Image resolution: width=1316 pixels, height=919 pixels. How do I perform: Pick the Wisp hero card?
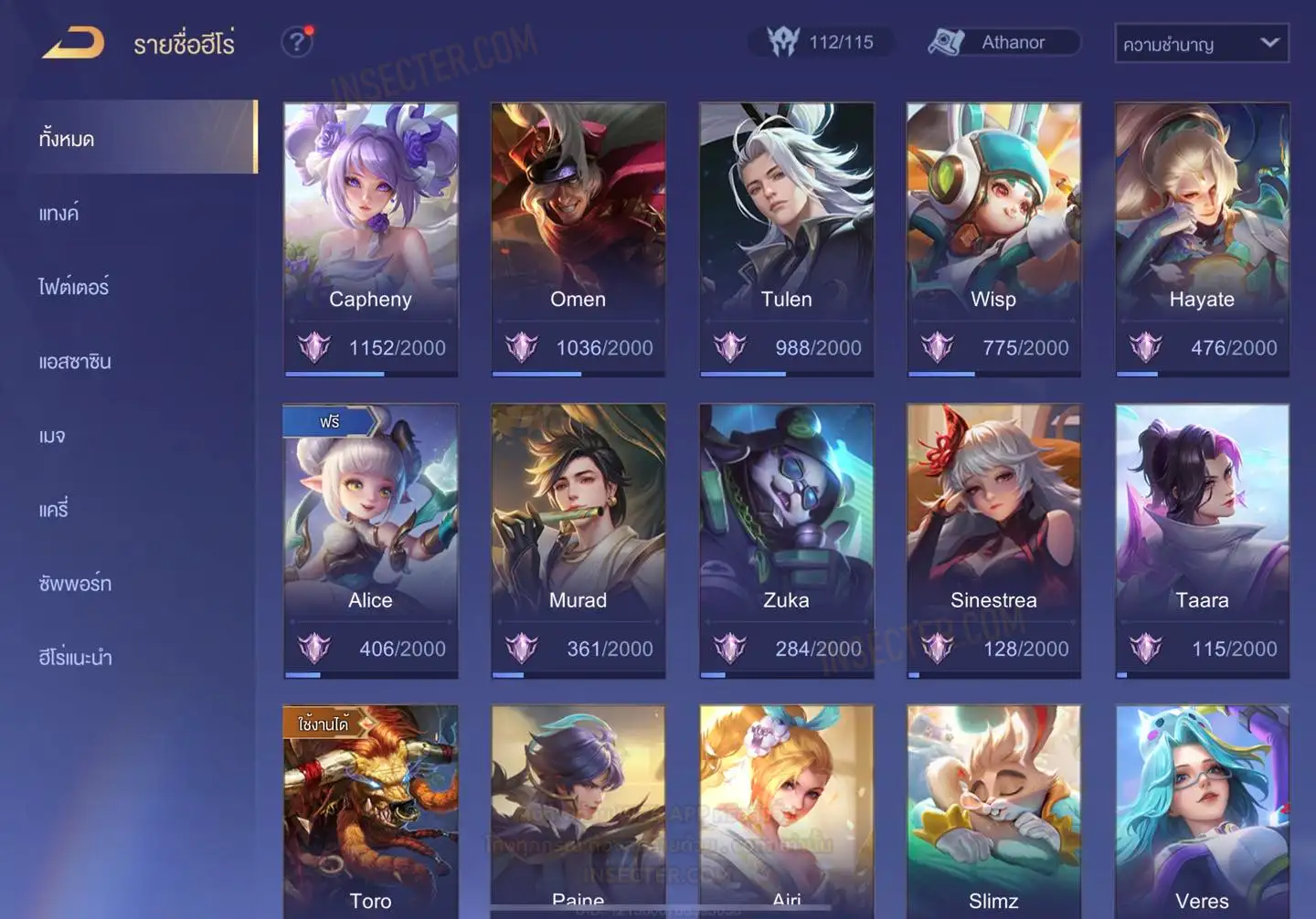click(x=993, y=238)
